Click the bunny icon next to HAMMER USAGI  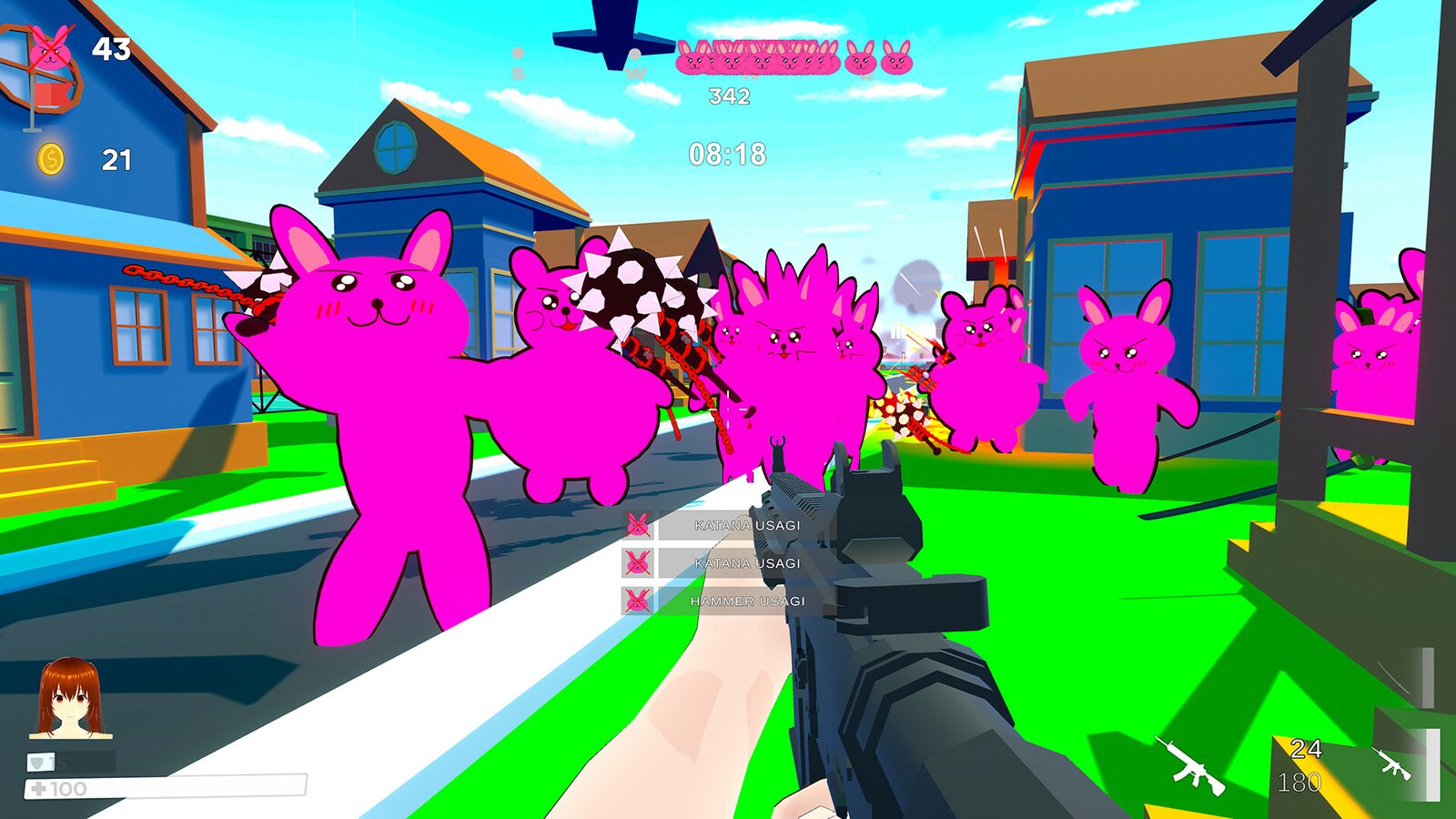tap(637, 601)
